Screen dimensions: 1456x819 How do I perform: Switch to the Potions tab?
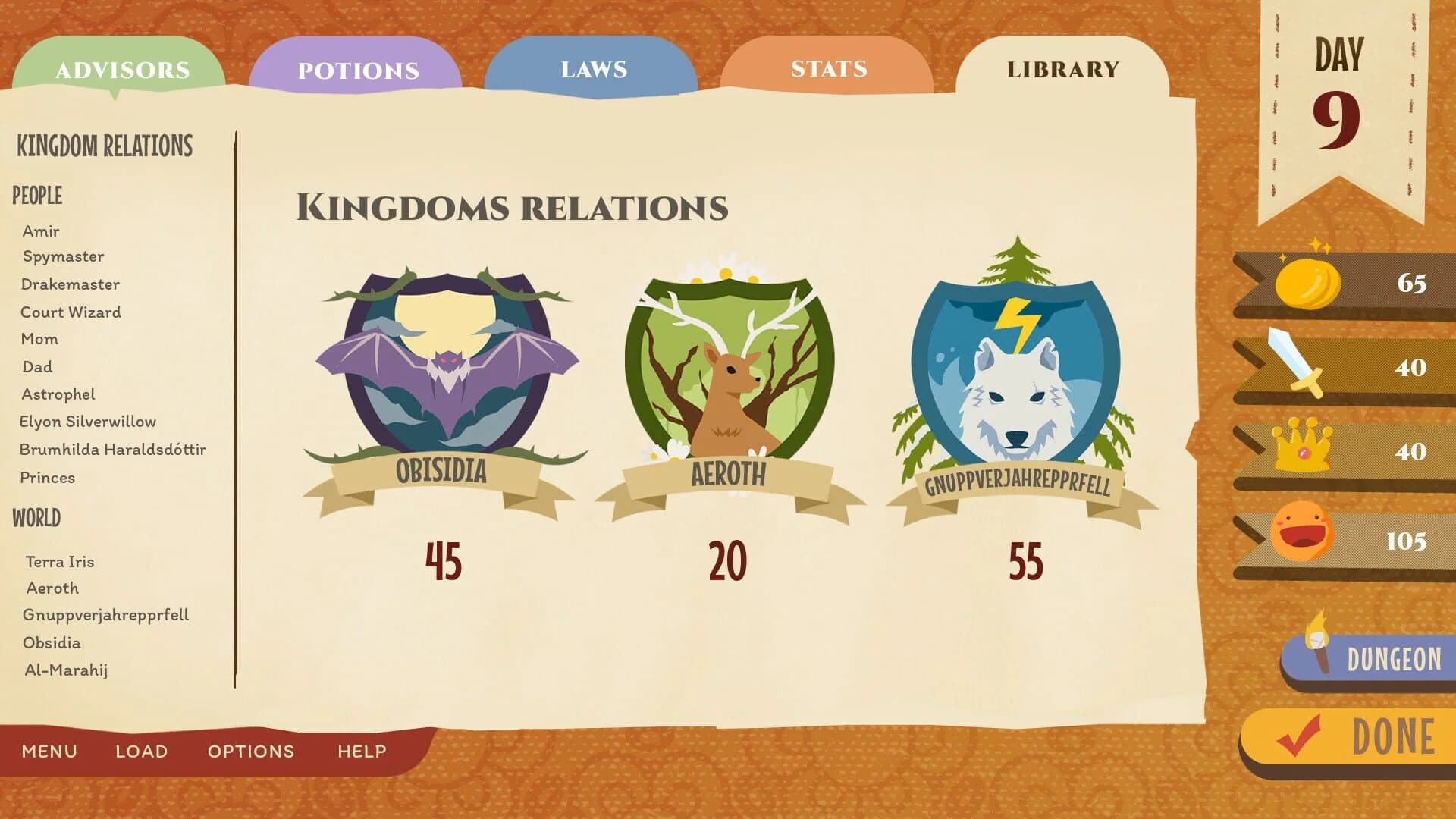(356, 70)
